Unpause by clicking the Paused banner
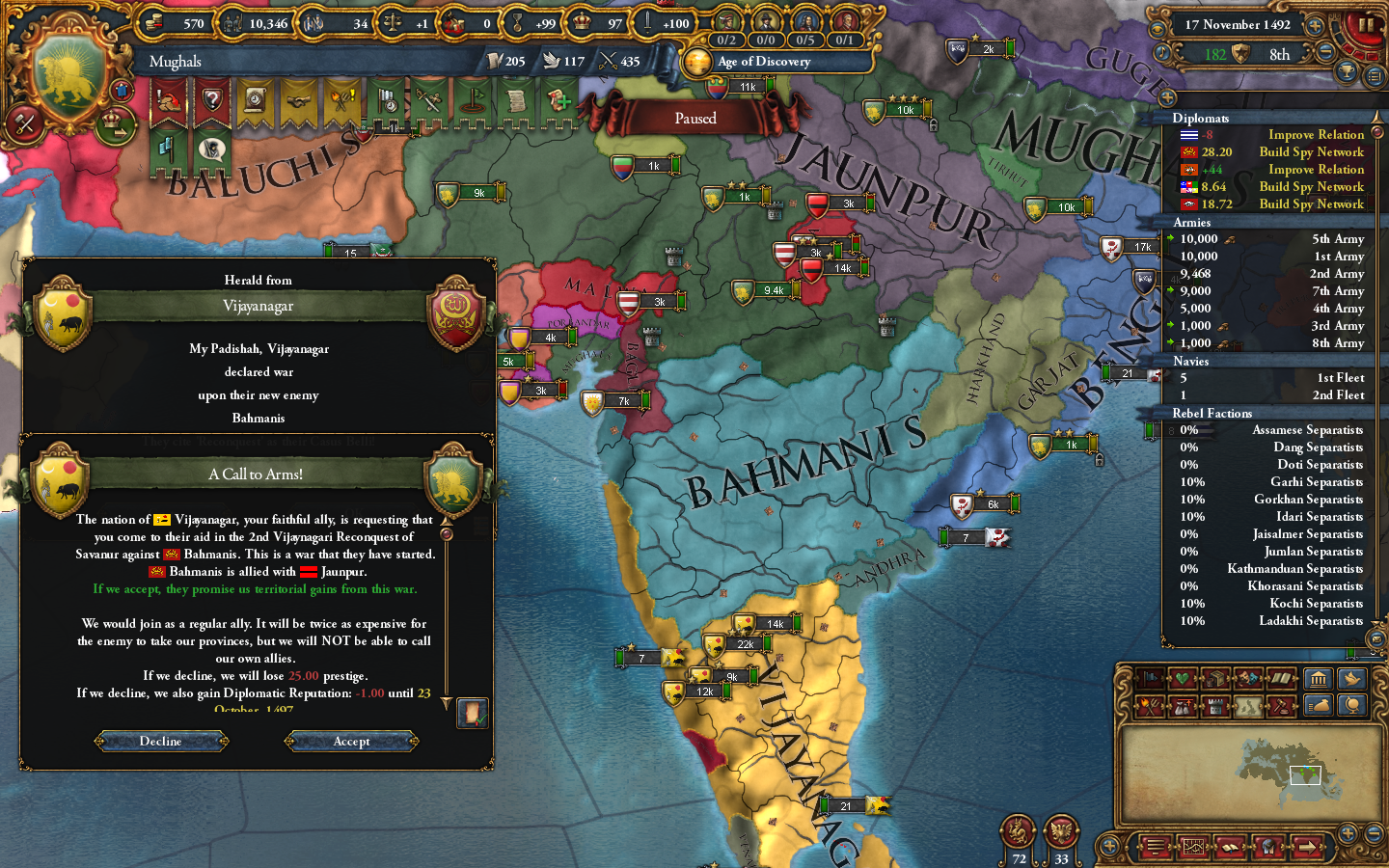1389x868 pixels. [x=696, y=117]
